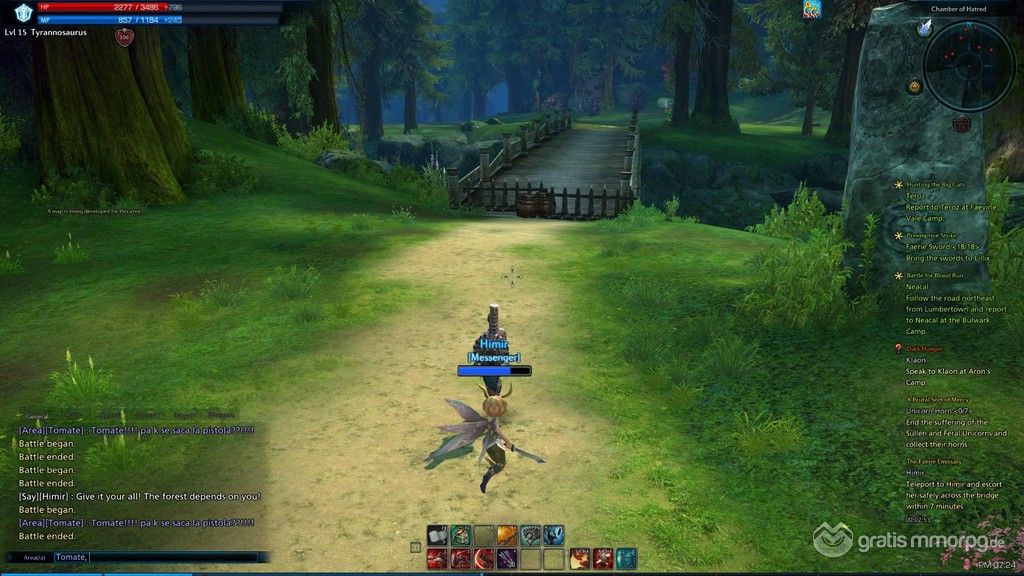Select the crystal icon beside the minimap
The width and height of the screenshot is (1024, 576).
(925, 28)
